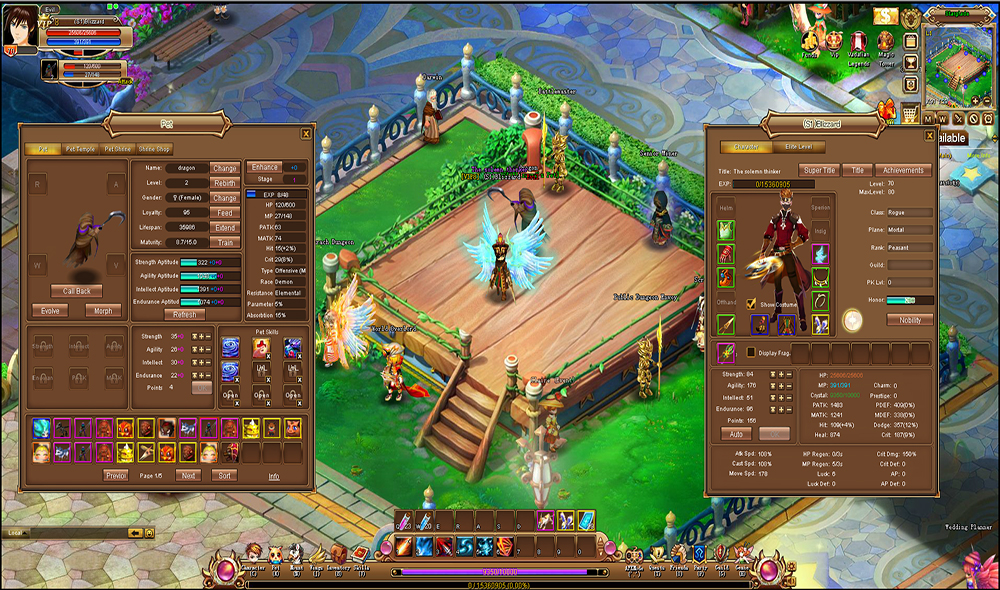Switch to the Elite Level tab
Viewport: 1000px width, 590px height.
(x=798, y=147)
